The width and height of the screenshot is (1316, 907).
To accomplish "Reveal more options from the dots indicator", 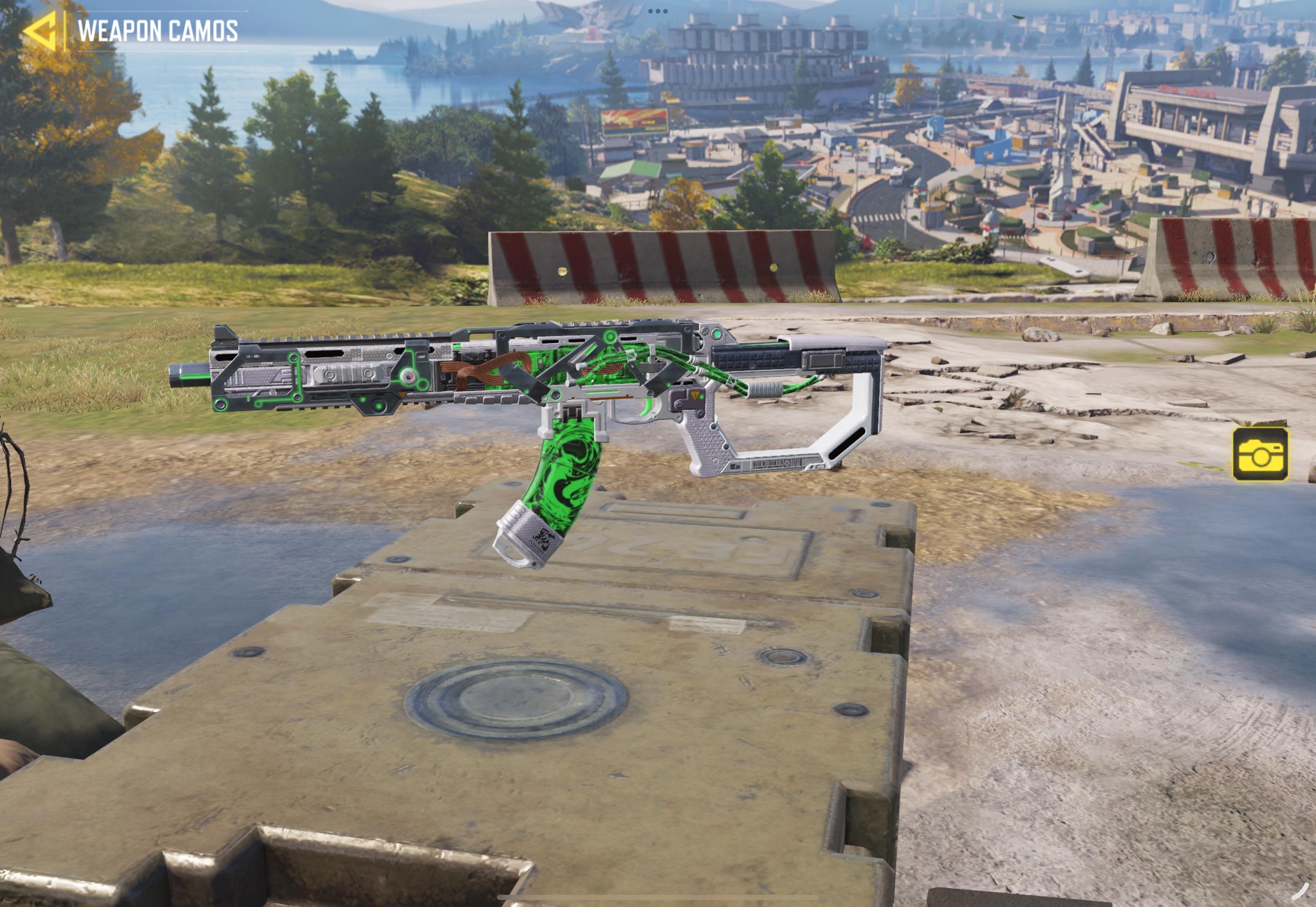I will [660, 10].
